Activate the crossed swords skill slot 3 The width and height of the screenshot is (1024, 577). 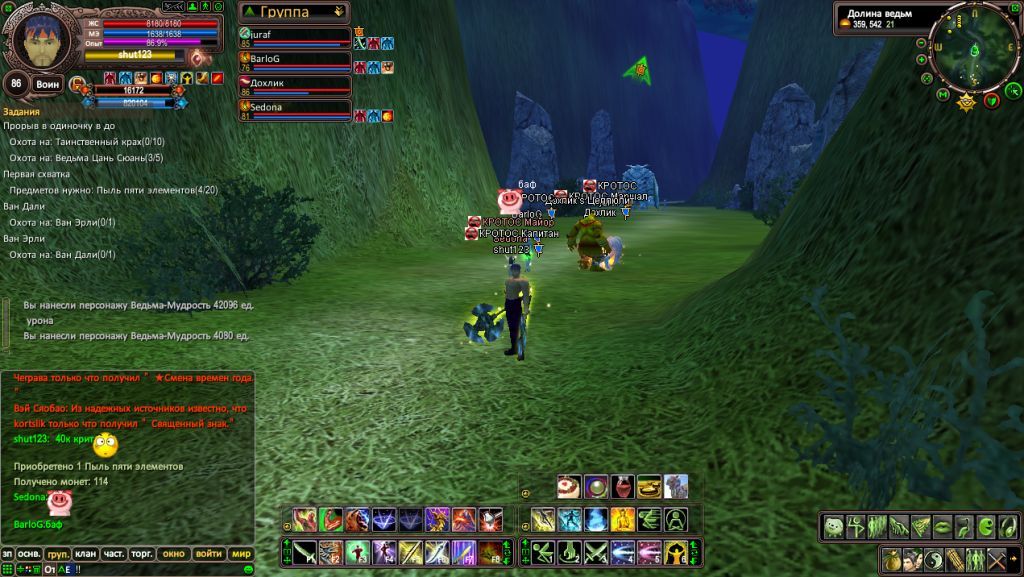(597, 551)
